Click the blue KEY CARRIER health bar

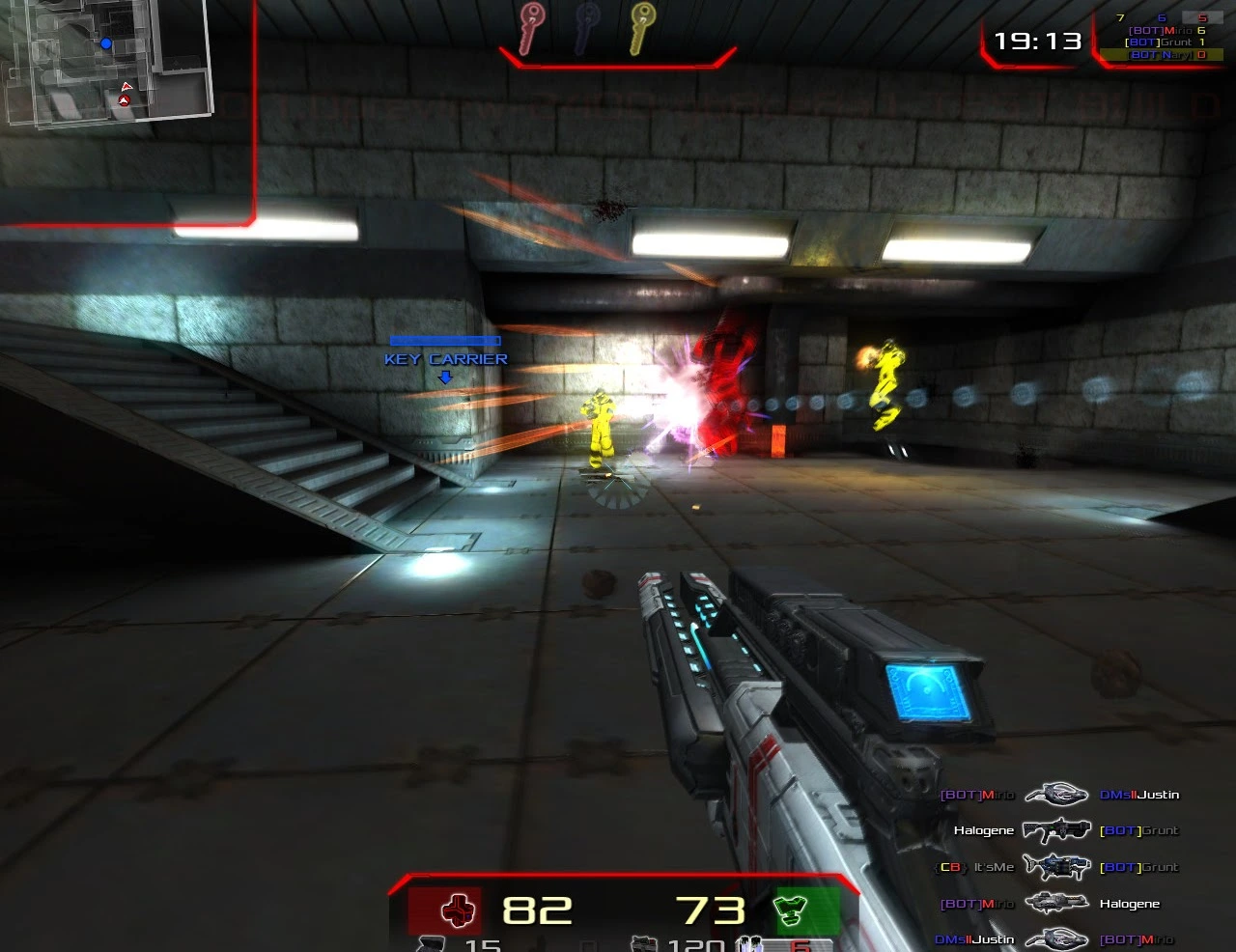point(444,341)
